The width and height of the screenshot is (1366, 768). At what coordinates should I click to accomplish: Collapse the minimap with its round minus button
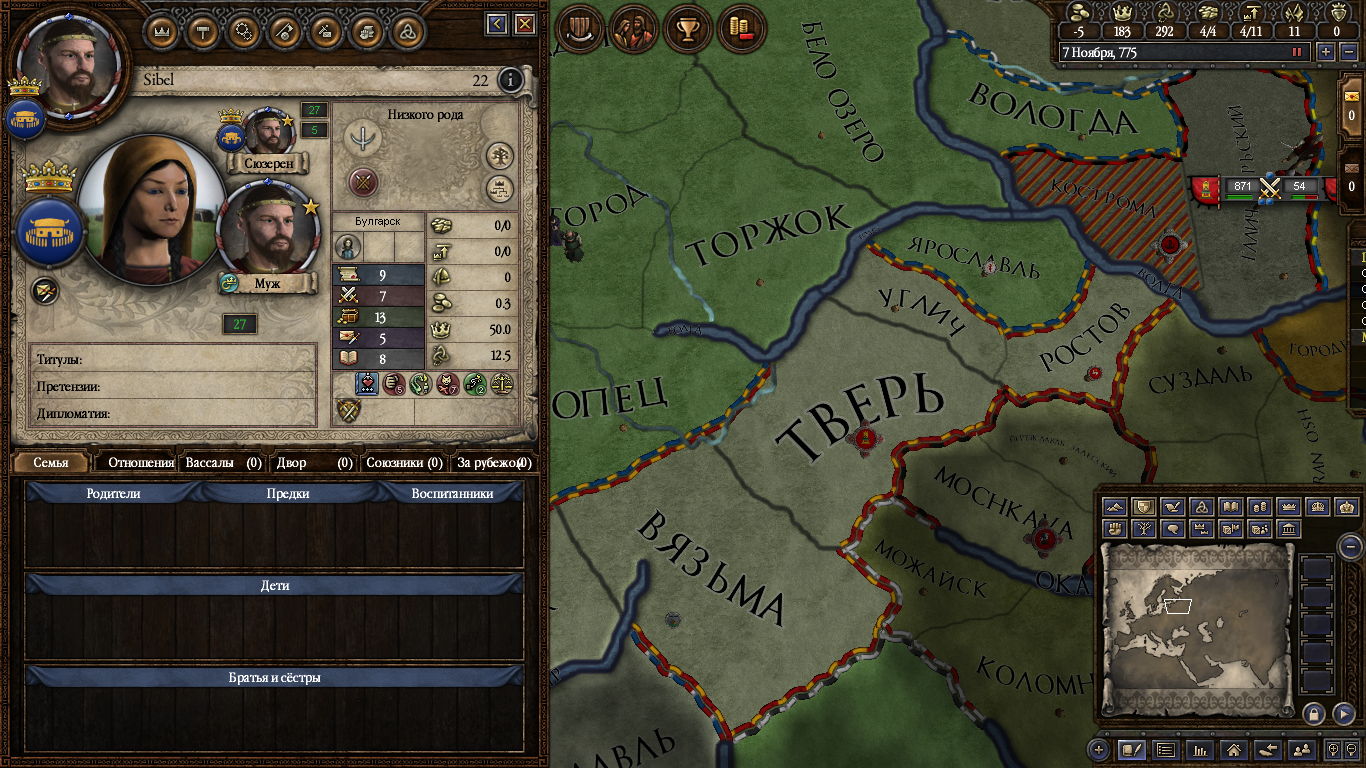pos(1350,547)
